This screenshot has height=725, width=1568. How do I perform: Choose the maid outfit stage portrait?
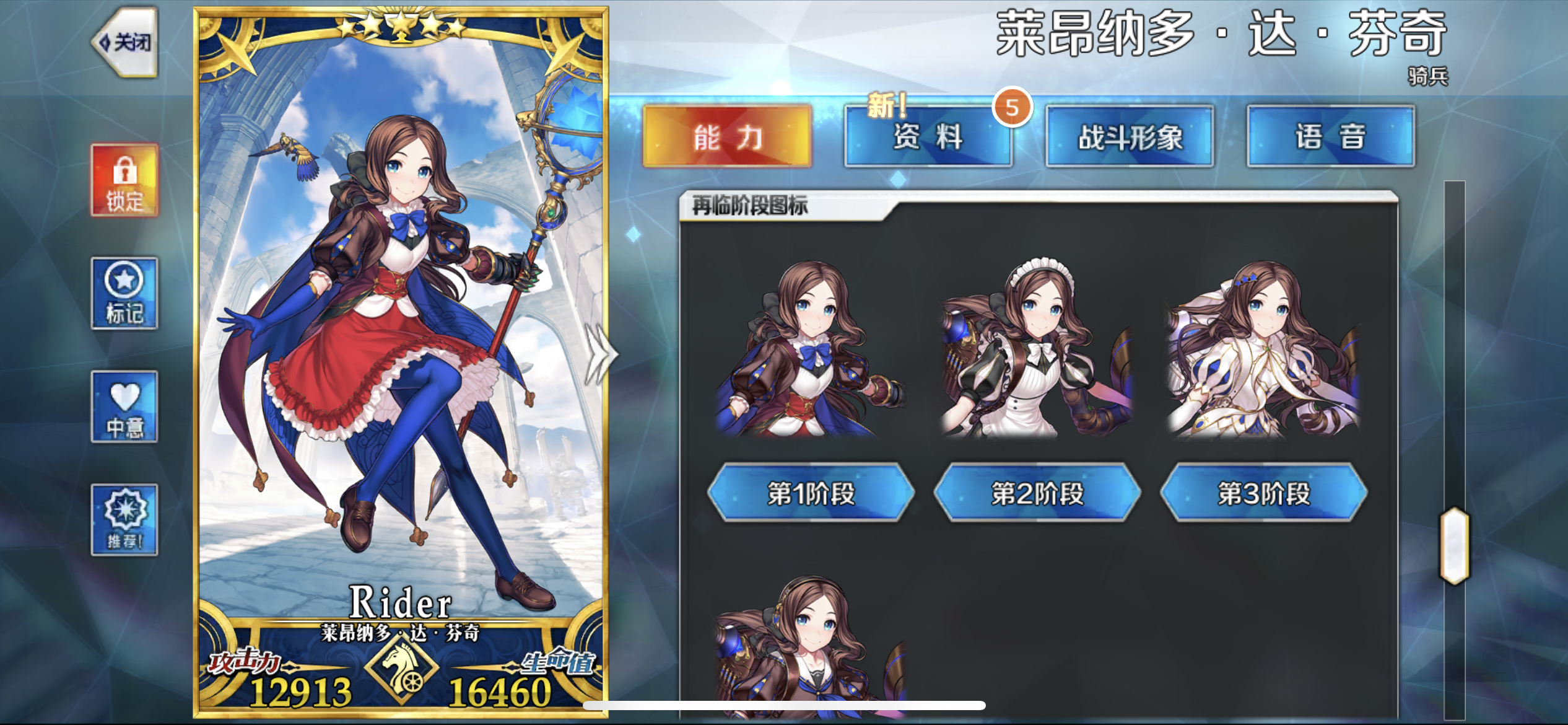tap(1037, 350)
